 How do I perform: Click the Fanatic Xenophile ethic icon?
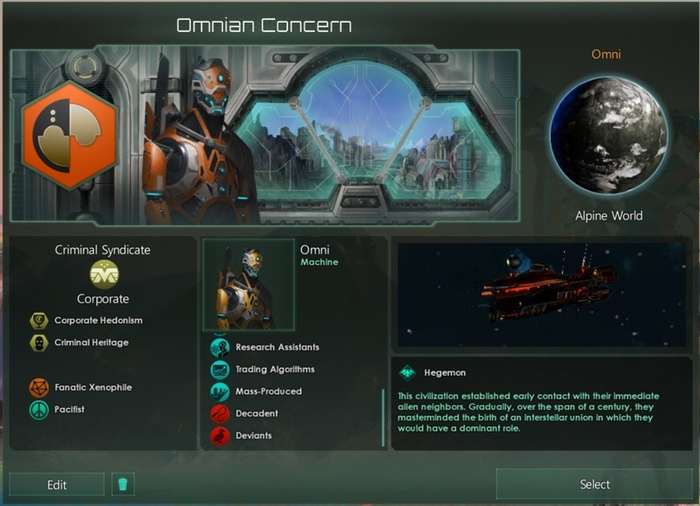point(39,387)
